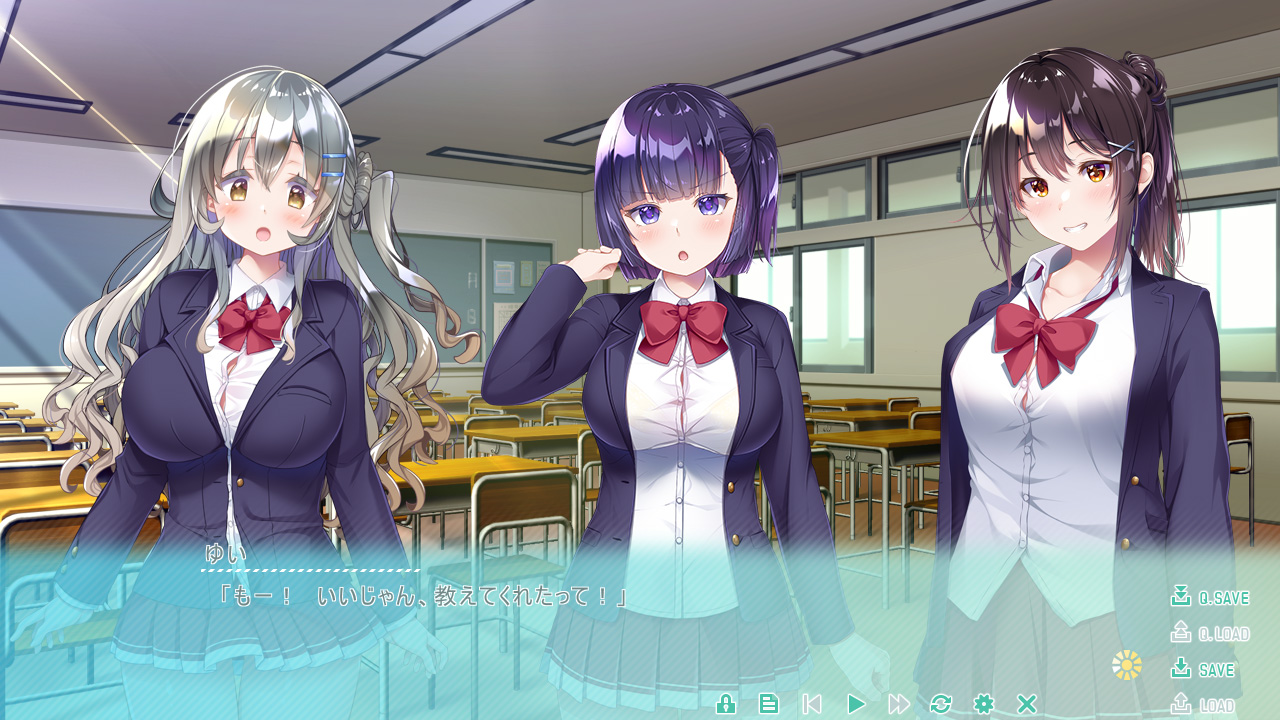Image resolution: width=1280 pixels, height=720 pixels.
Task: Open the backlog text log icon
Action: [769, 704]
